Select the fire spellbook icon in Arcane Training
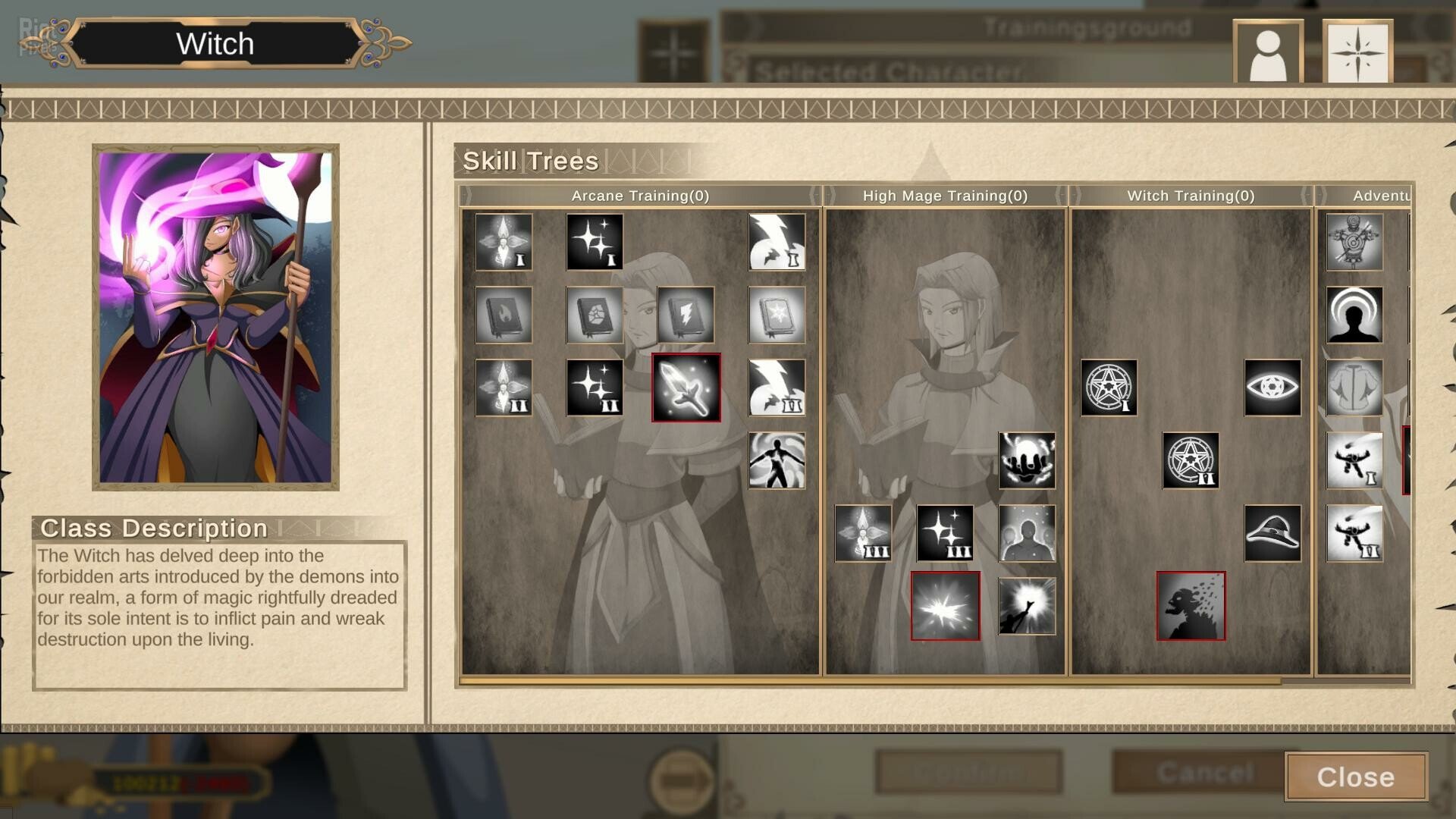 (503, 315)
